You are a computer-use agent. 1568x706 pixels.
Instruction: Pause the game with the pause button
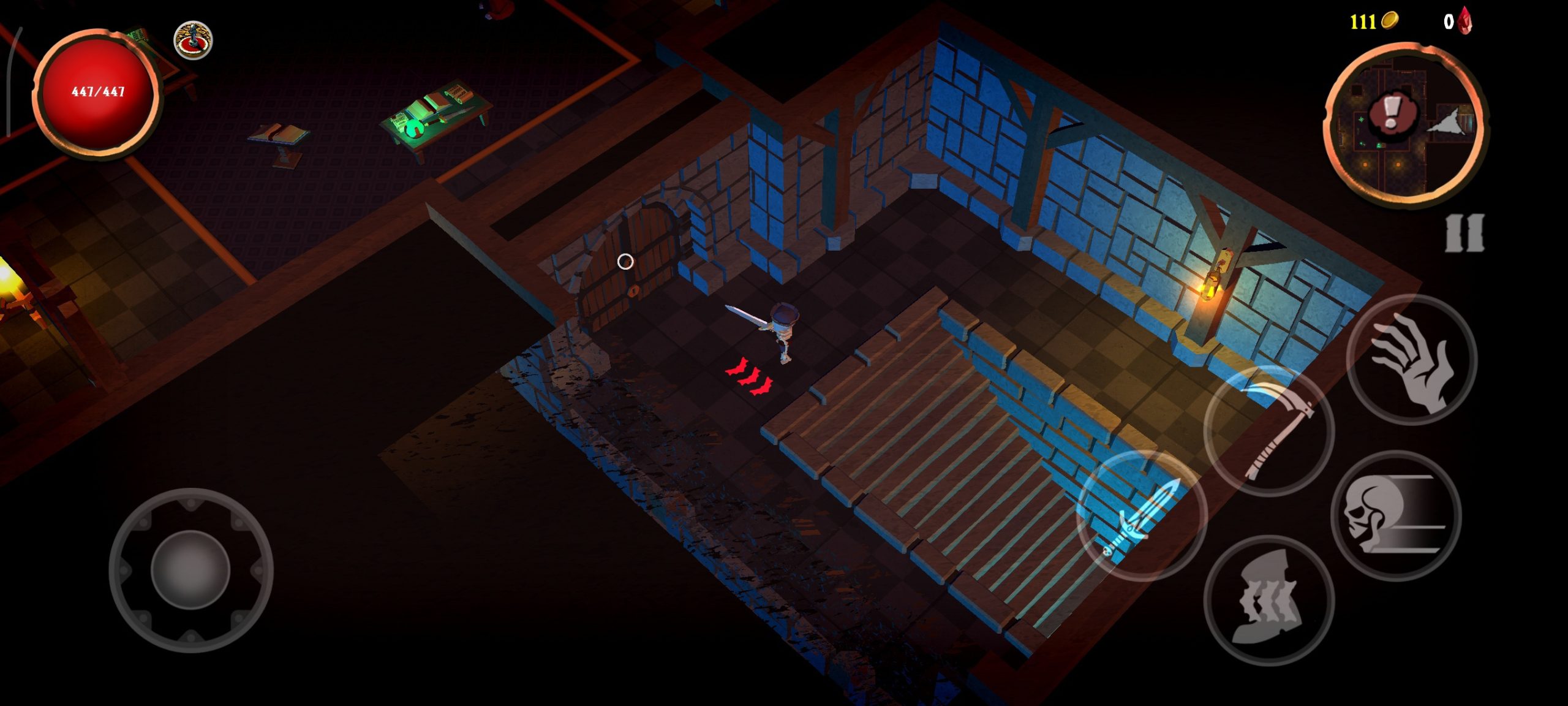[x=1464, y=233]
